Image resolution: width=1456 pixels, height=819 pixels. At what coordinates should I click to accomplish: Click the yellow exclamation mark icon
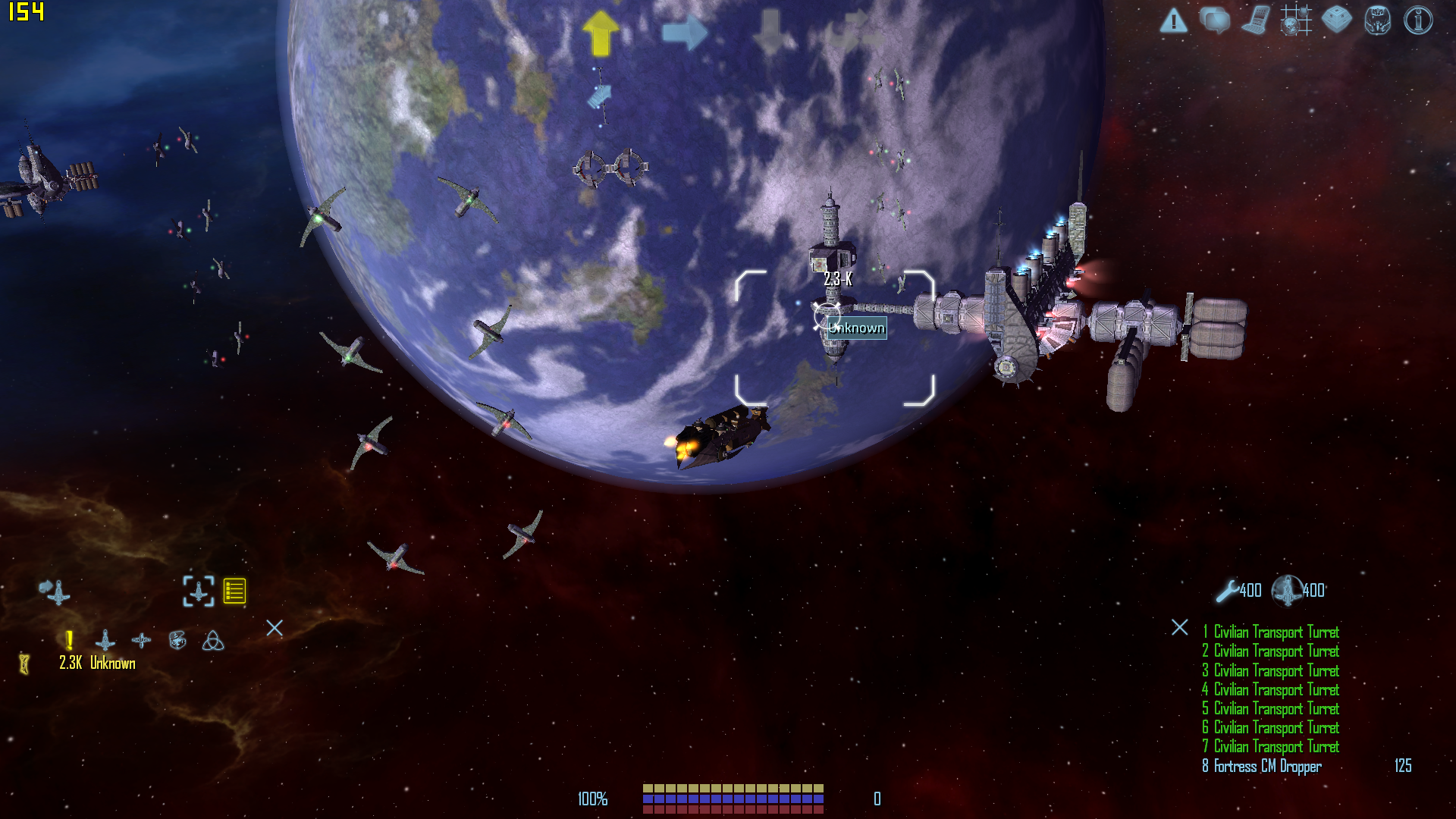[70, 641]
